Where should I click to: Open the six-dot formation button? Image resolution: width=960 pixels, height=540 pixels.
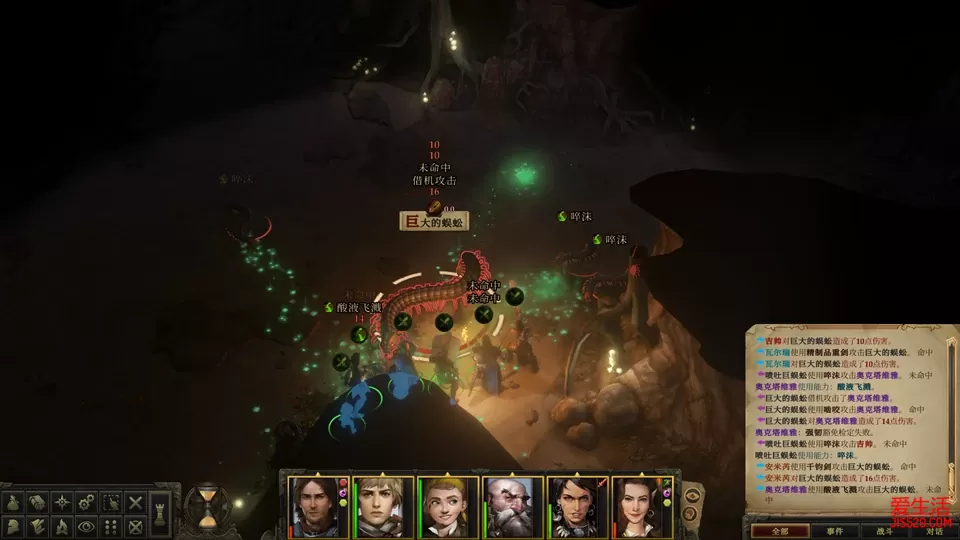[111, 526]
